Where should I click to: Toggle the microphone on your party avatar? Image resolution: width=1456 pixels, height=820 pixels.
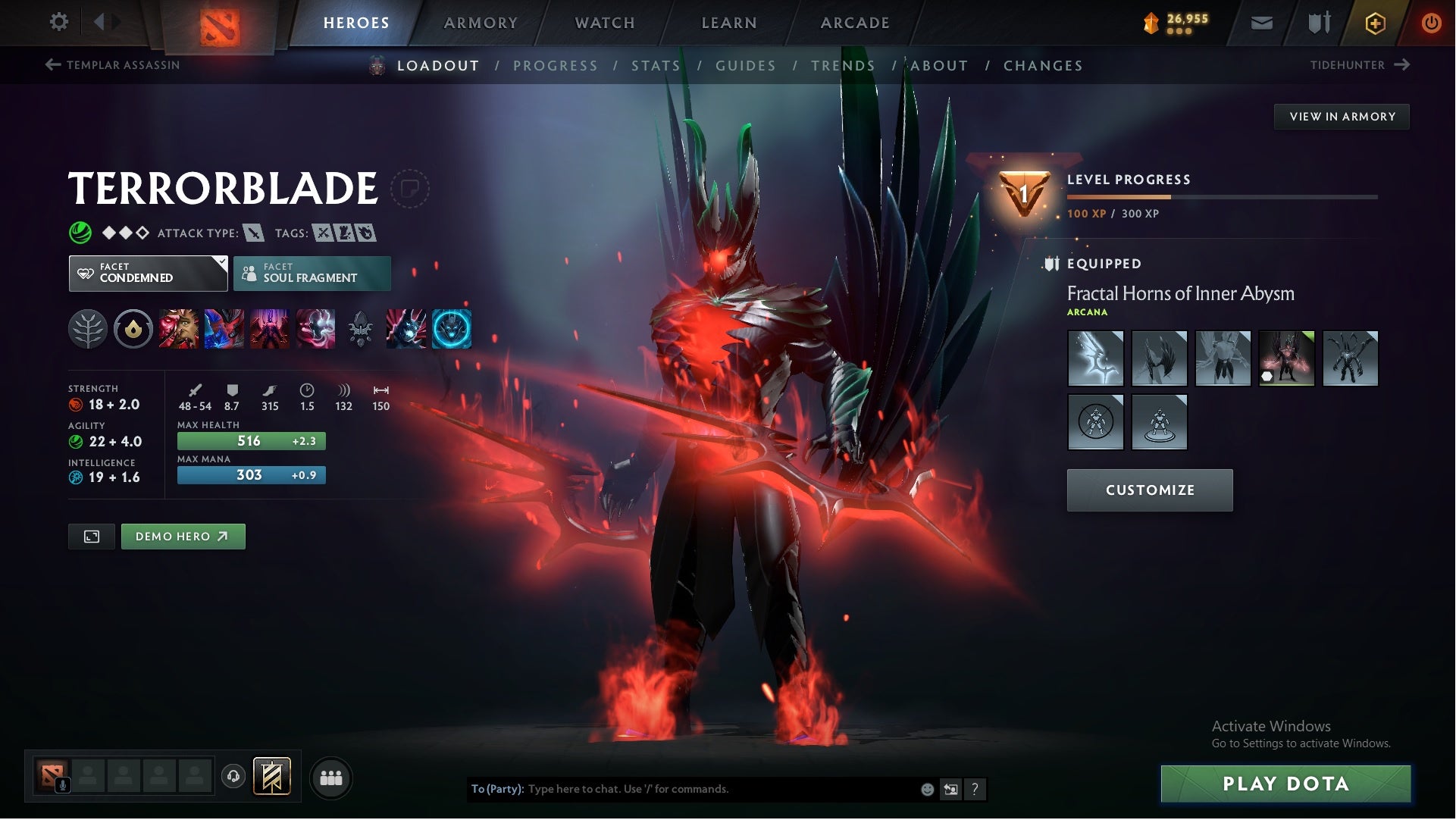pos(63,784)
